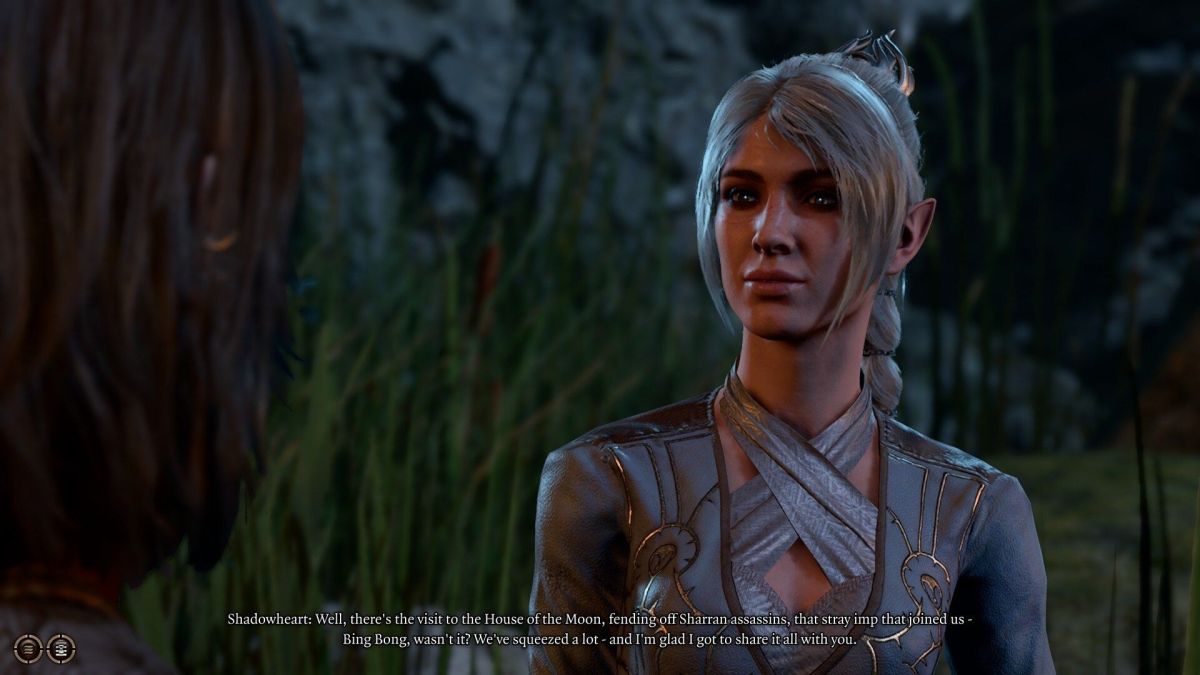
Task: Open the dialogue history log button
Action: tap(28, 648)
